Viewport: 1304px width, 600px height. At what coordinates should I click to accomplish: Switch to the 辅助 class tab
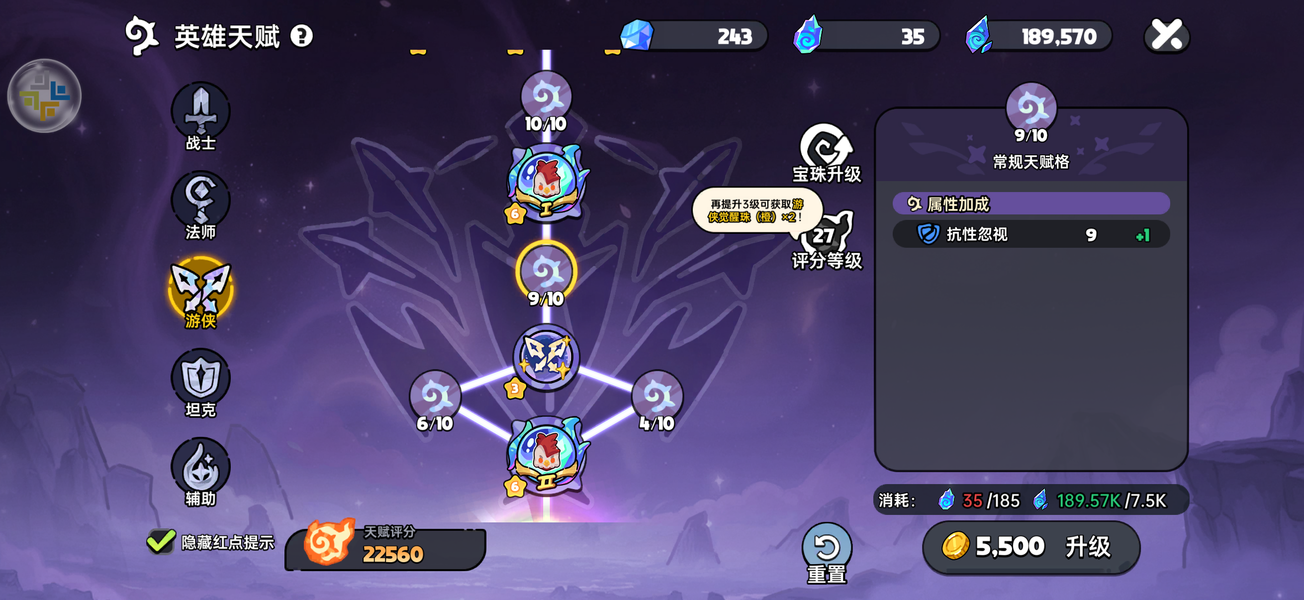click(x=201, y=466)
